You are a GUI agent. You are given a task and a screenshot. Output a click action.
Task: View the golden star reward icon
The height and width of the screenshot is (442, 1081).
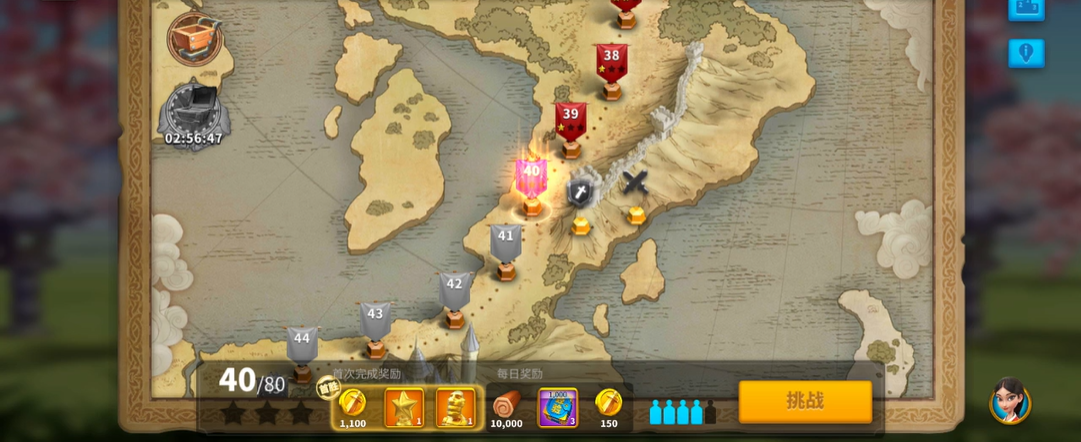tap(404, 407)
